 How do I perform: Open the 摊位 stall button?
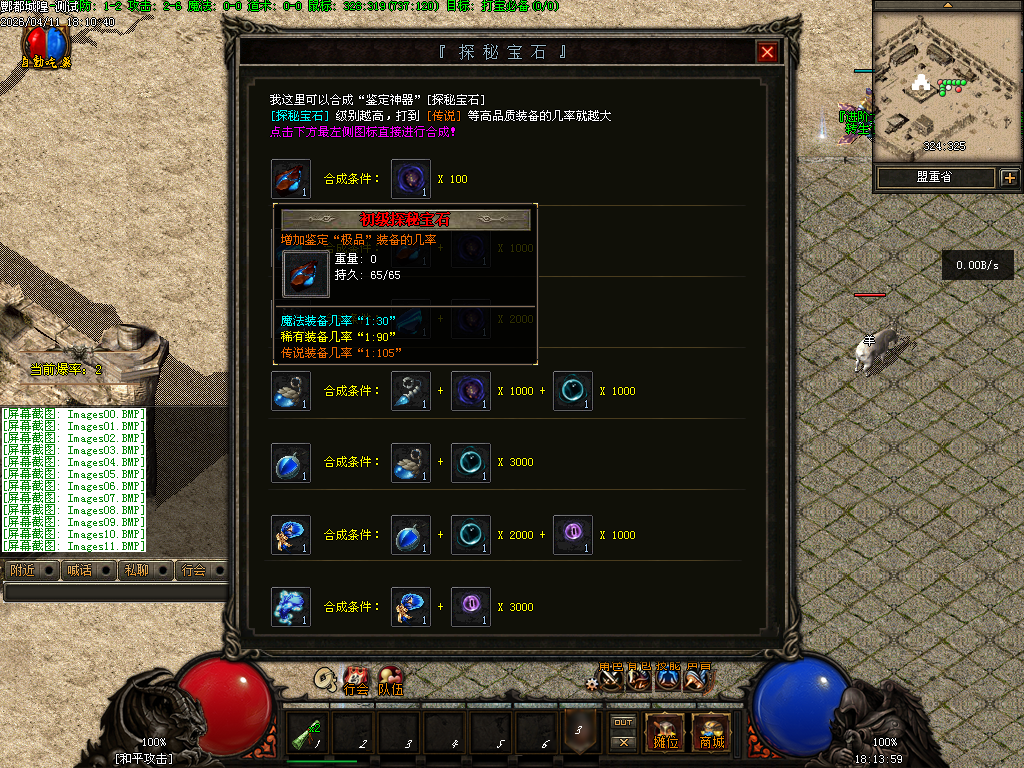[x=665, y=733]
